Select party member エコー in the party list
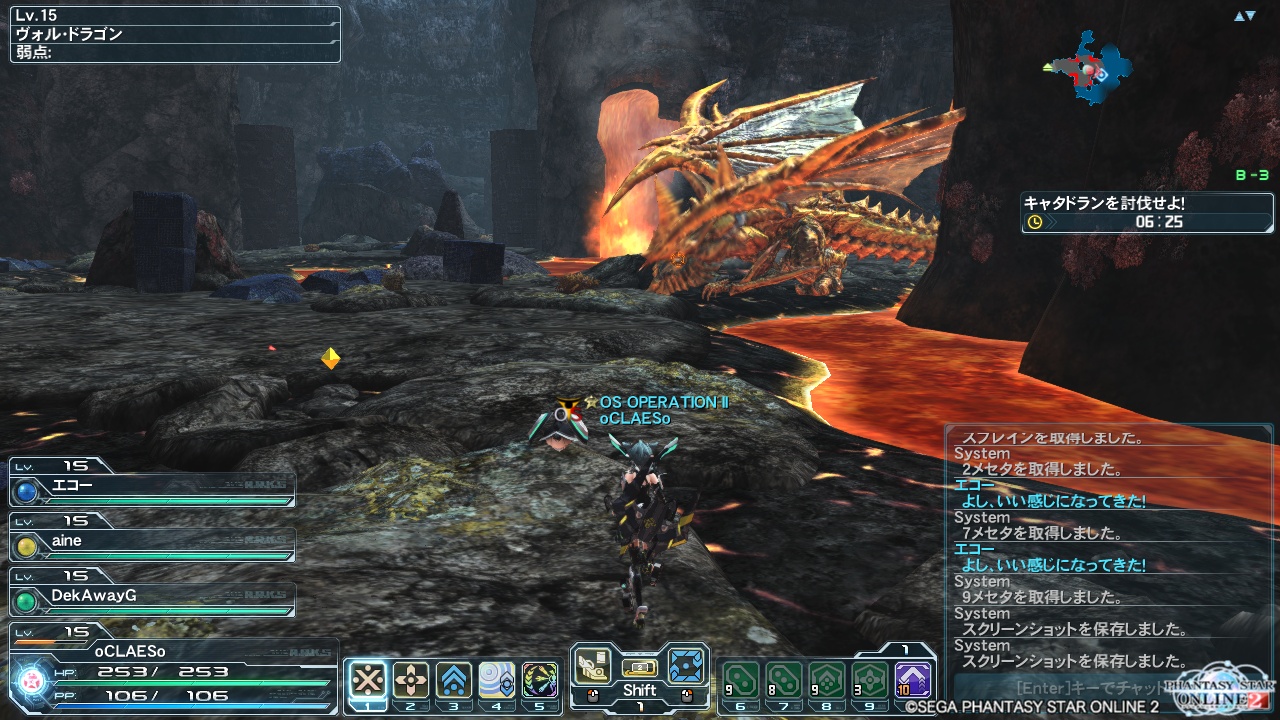The height and width of the screenshot is (720, 1280). (x=152, y=490)
